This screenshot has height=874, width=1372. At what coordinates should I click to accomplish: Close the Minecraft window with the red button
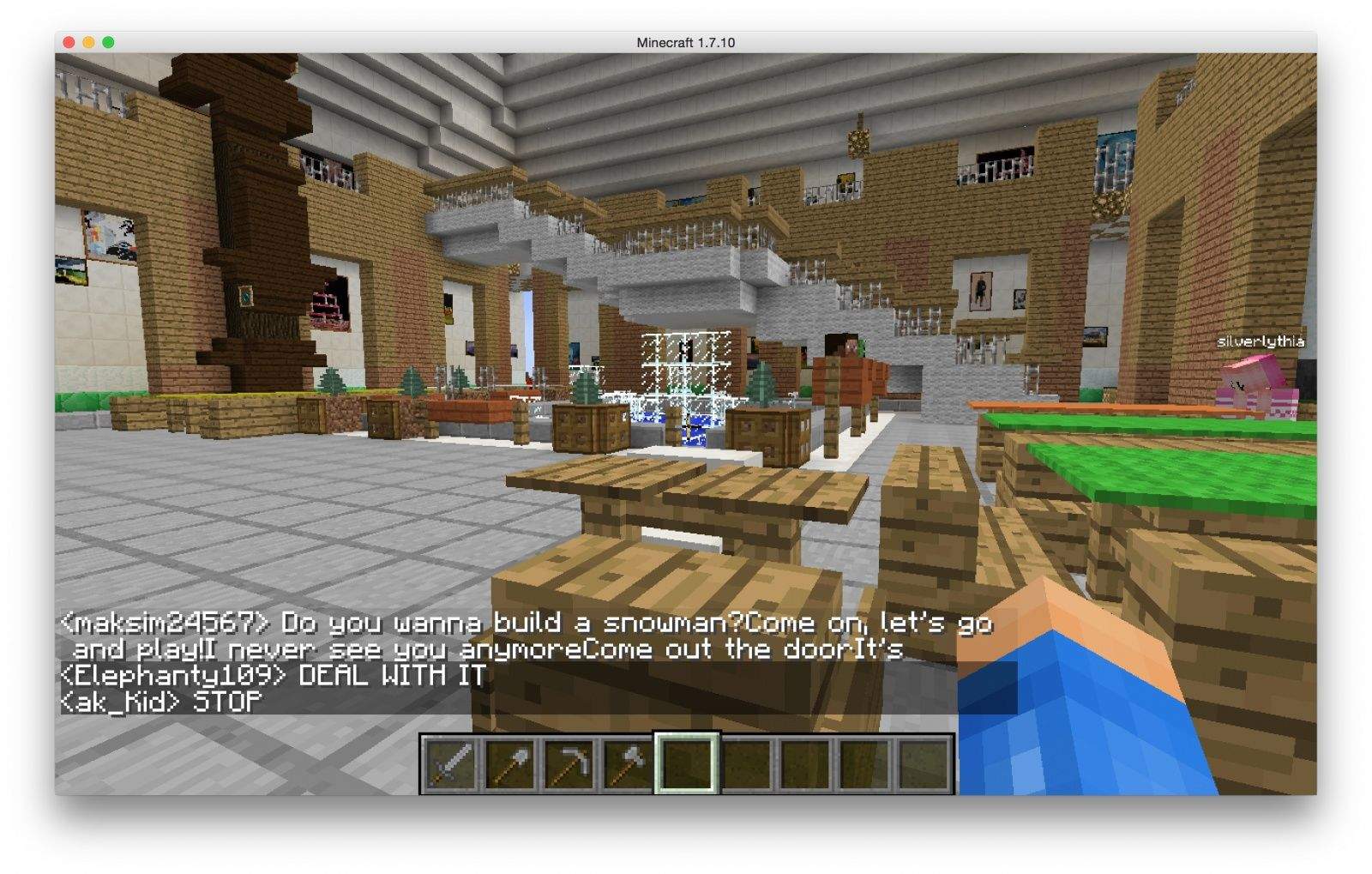[69, 42]
